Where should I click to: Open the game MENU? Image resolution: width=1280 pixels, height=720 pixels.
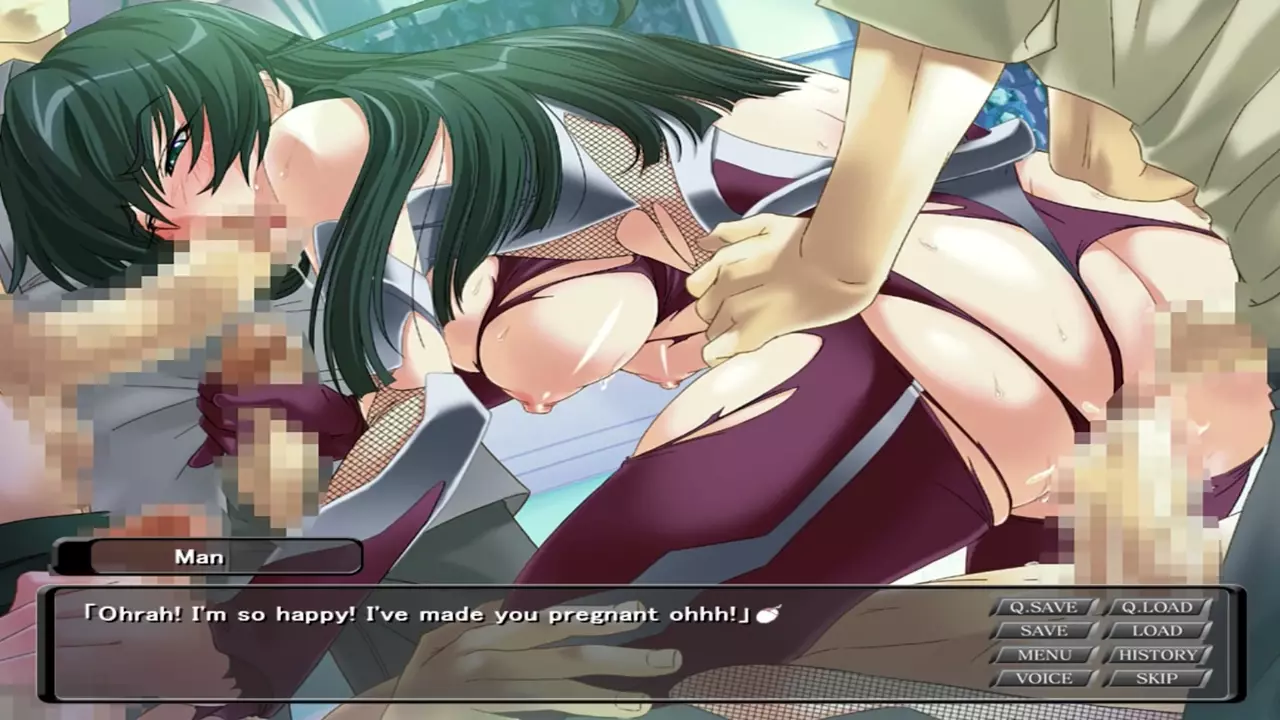click(1043, 655)
